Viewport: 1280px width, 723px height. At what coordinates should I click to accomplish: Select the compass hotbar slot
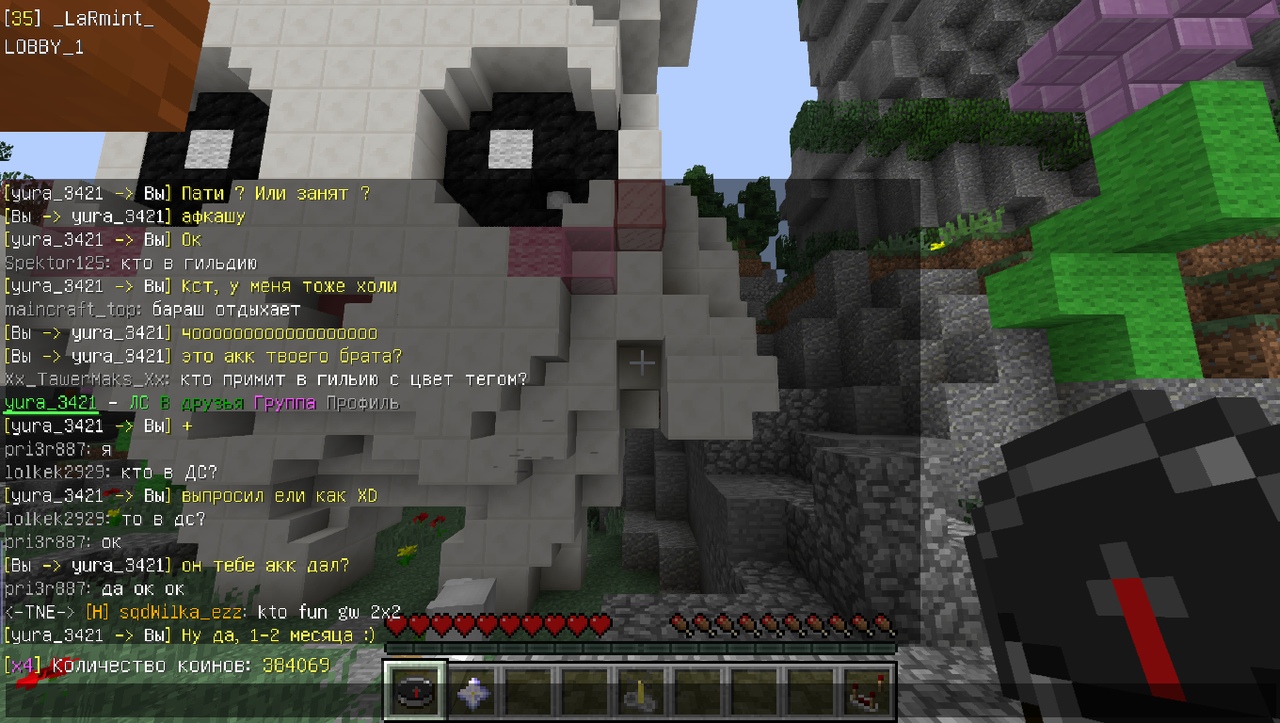[x=414, y=692]
